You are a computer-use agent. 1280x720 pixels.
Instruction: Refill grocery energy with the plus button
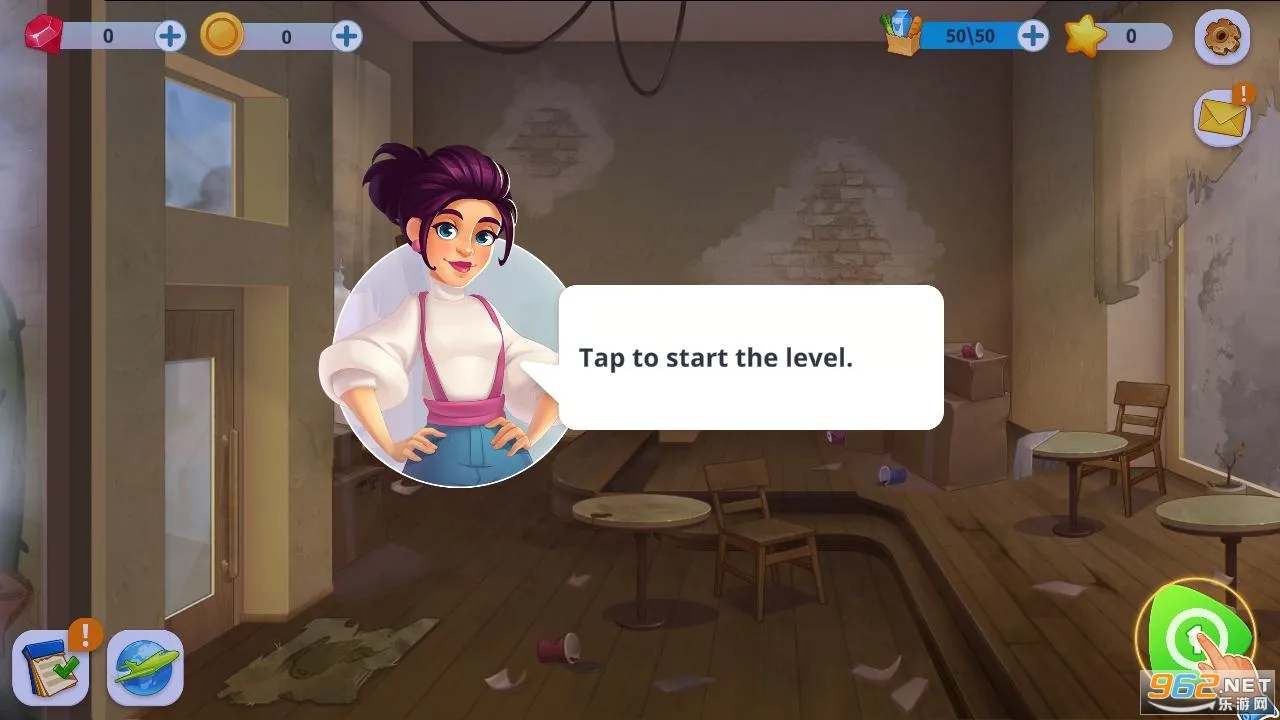click(x=1032, y=37)
